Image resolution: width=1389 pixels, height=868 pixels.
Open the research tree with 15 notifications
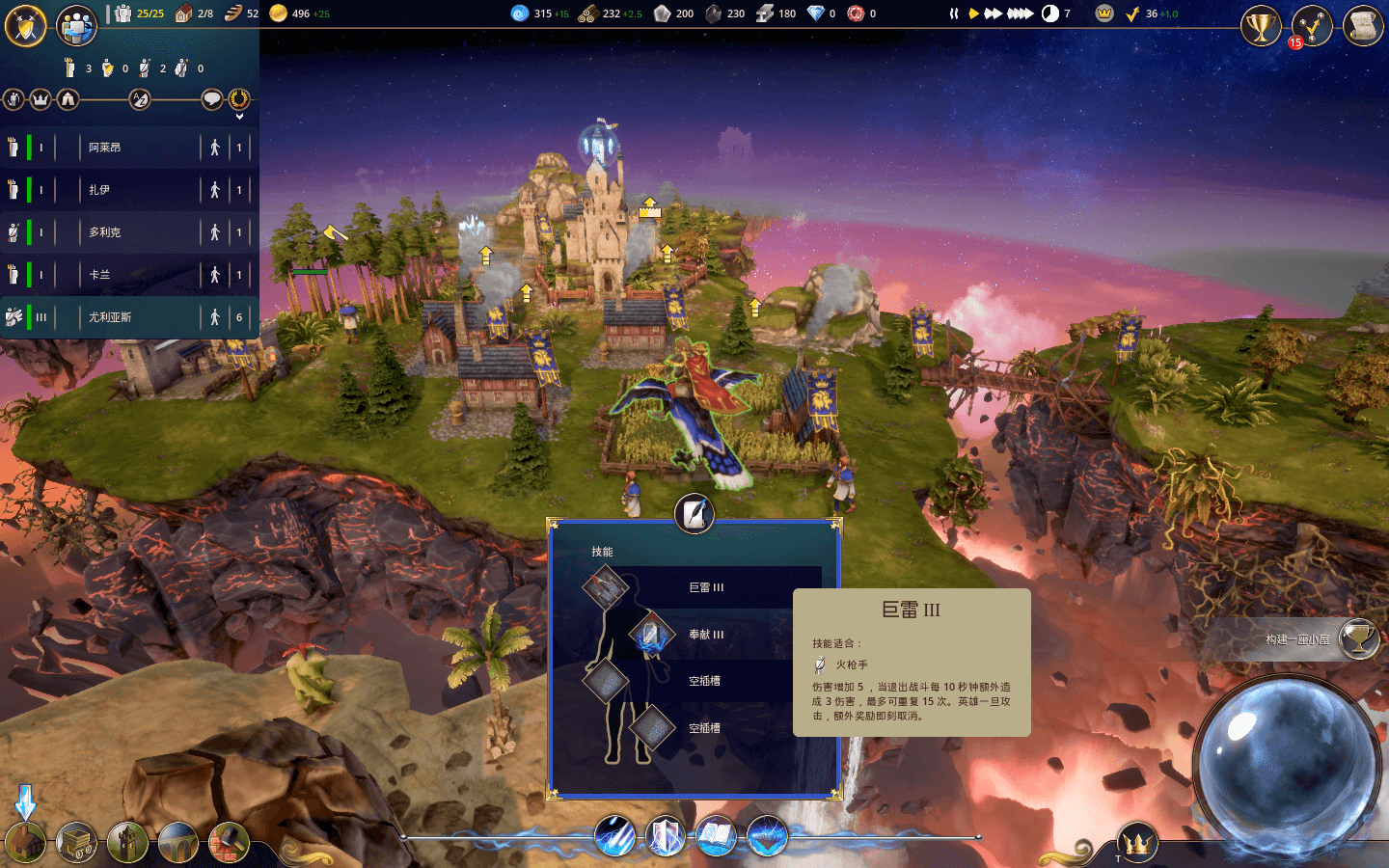coord(1312,26)
